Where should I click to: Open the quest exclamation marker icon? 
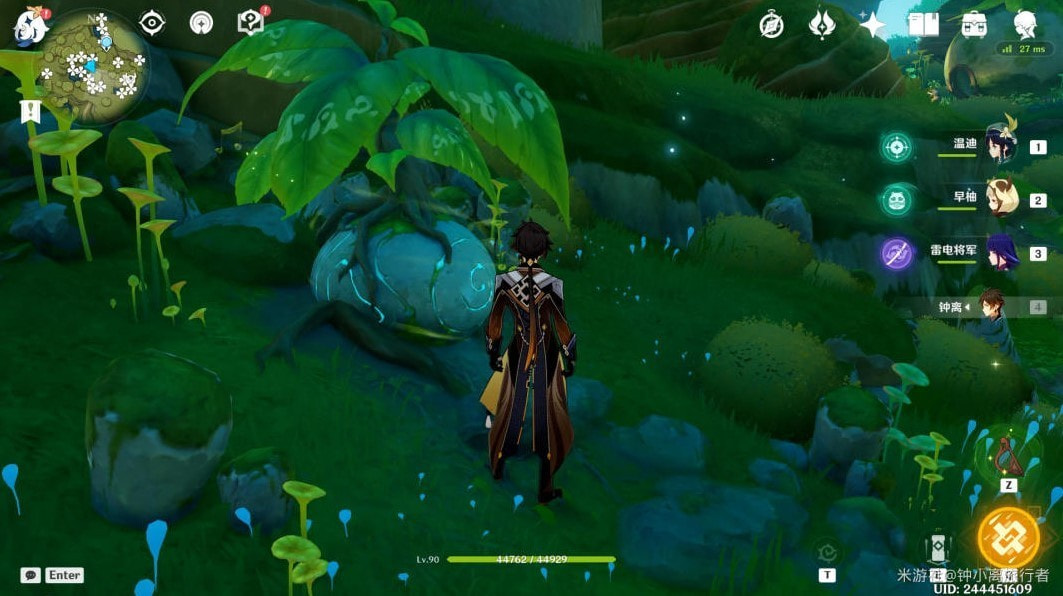[x=30, y=110]
